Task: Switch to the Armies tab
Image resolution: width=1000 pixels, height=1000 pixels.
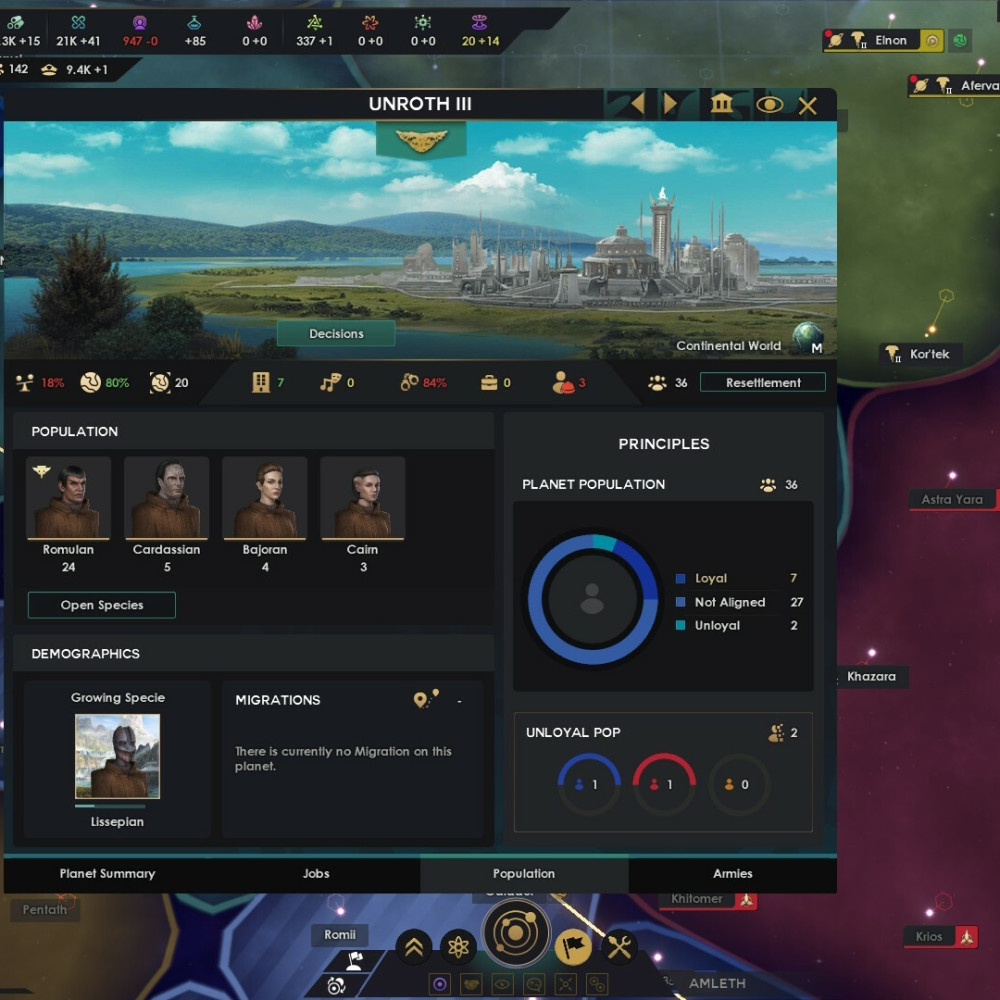Action: pos(733,874)
